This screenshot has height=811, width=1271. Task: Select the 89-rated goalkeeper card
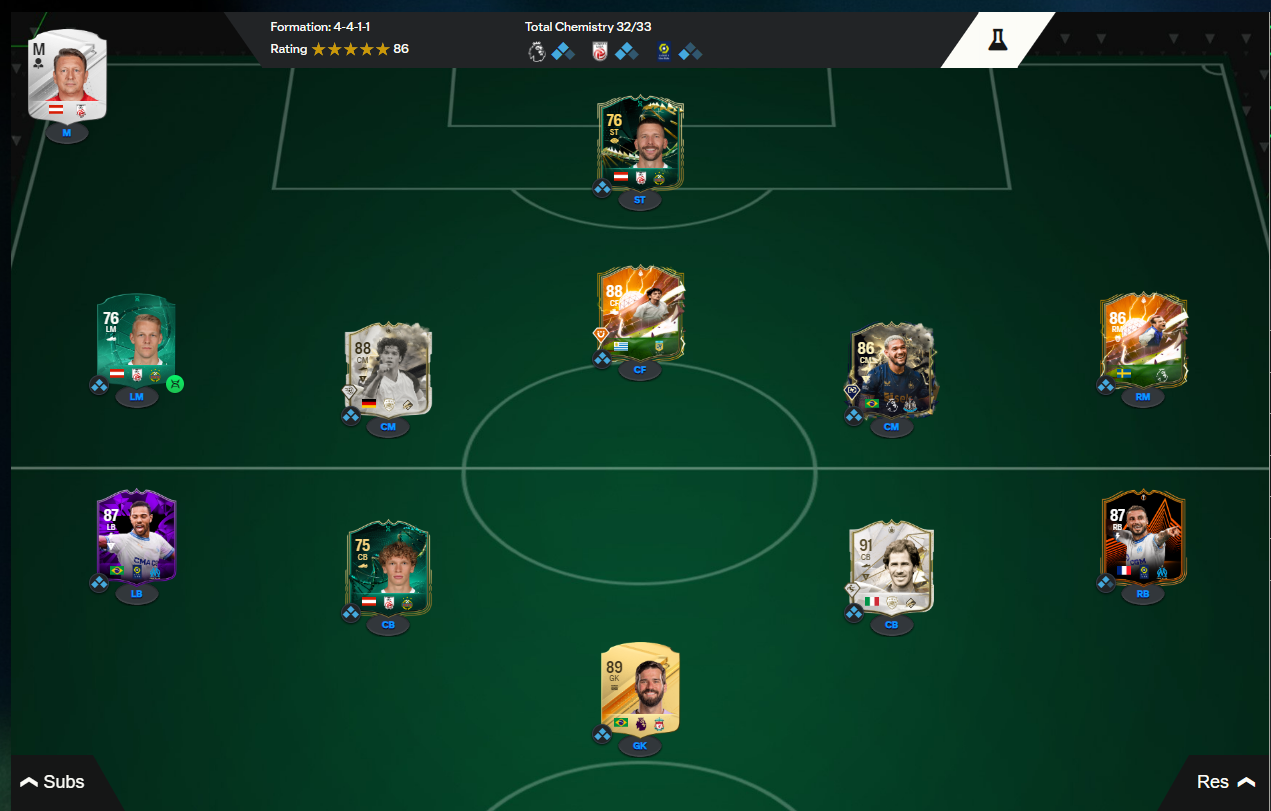(640, 690)
